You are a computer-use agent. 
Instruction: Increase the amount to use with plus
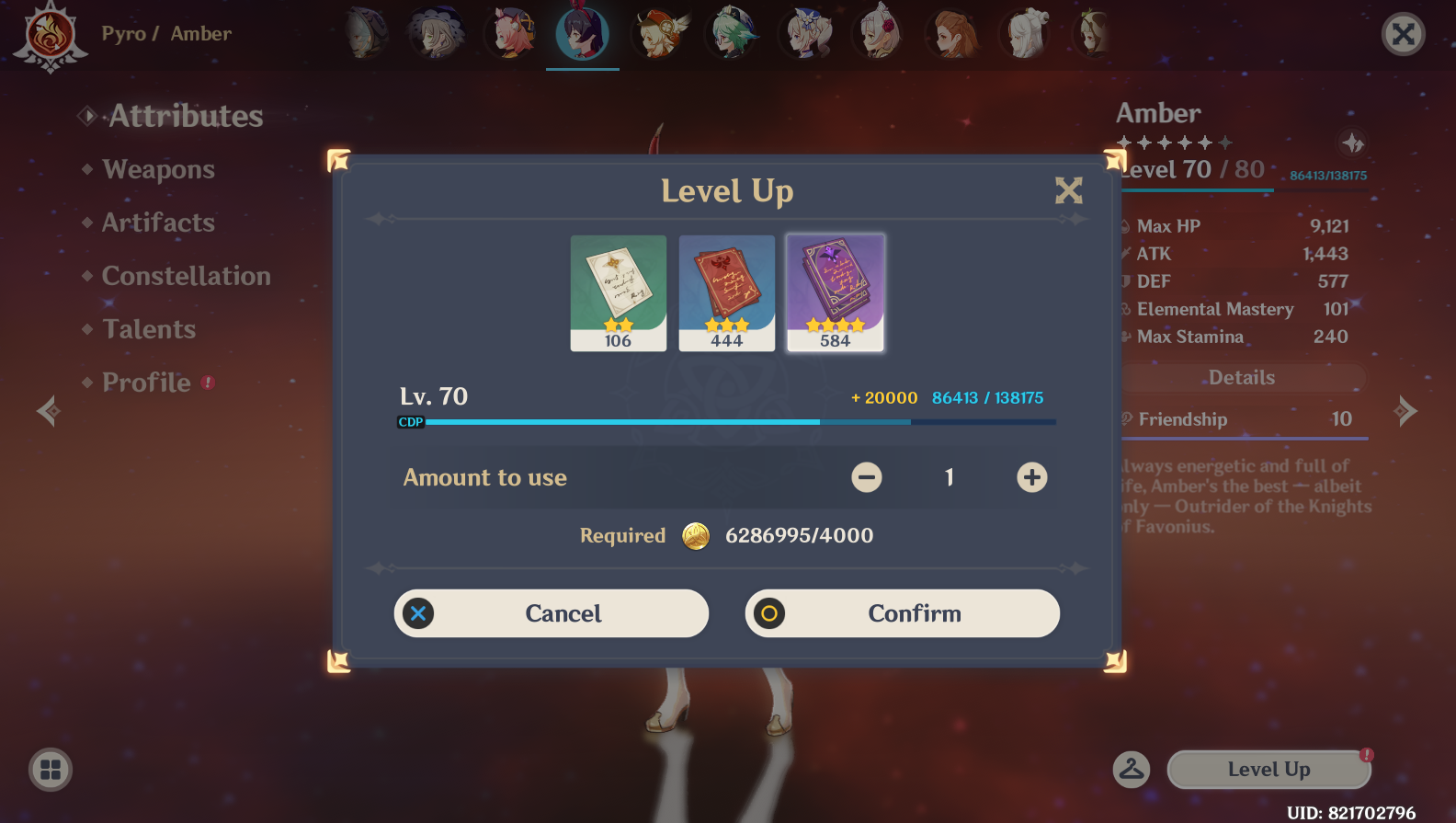pos(1031,477)
